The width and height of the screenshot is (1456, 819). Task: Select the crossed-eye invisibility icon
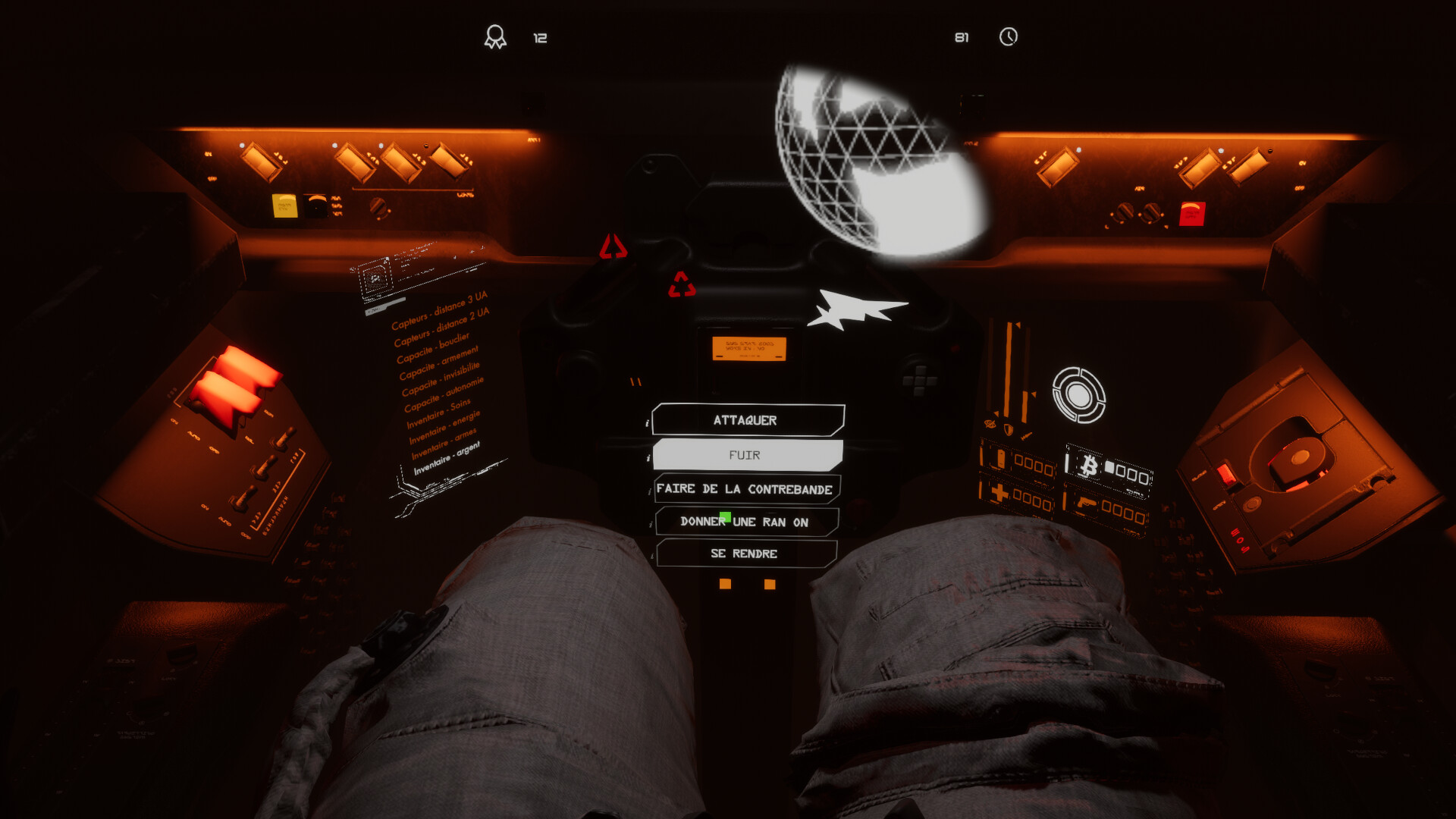[990, 423]
